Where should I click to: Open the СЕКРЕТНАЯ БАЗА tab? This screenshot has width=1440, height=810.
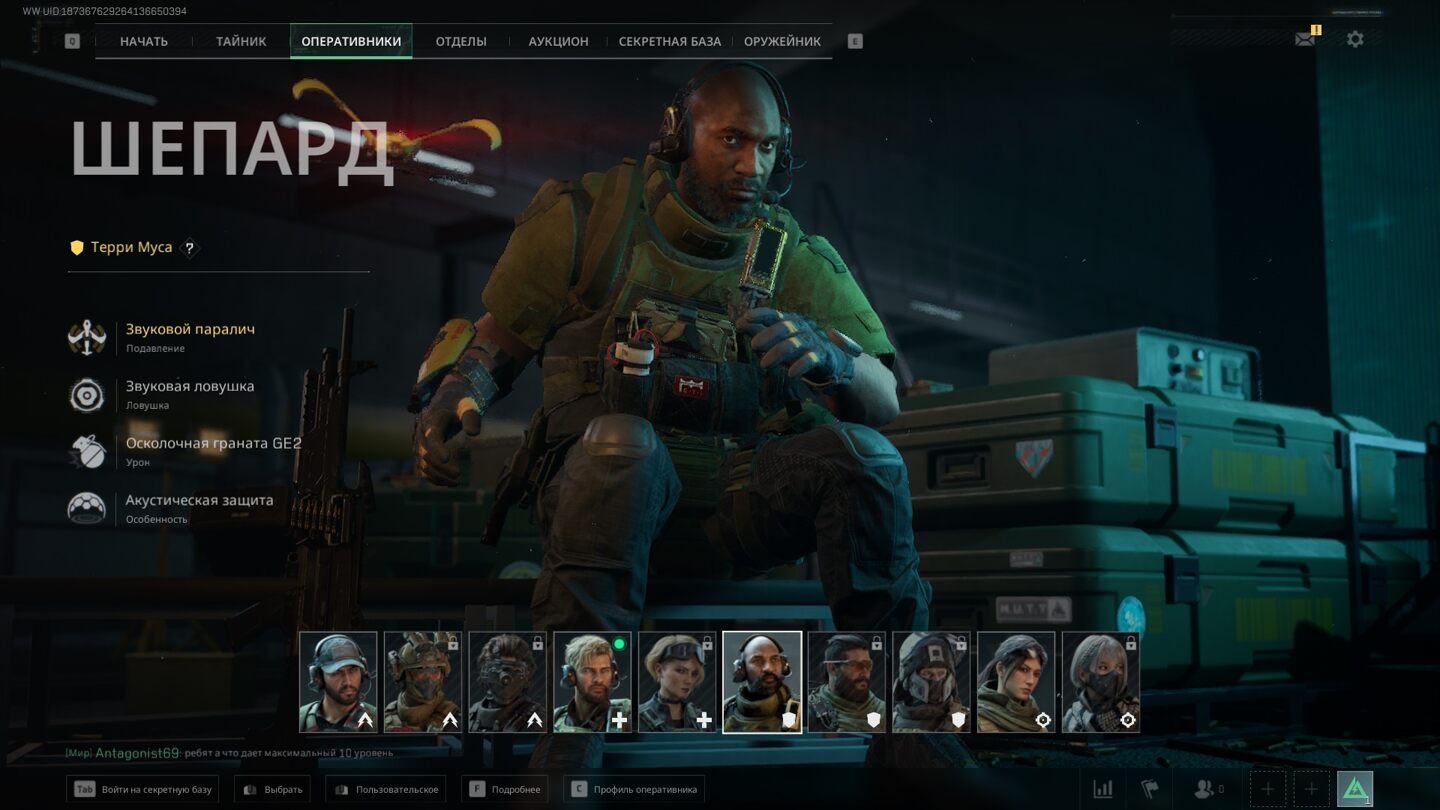(670, 42)
